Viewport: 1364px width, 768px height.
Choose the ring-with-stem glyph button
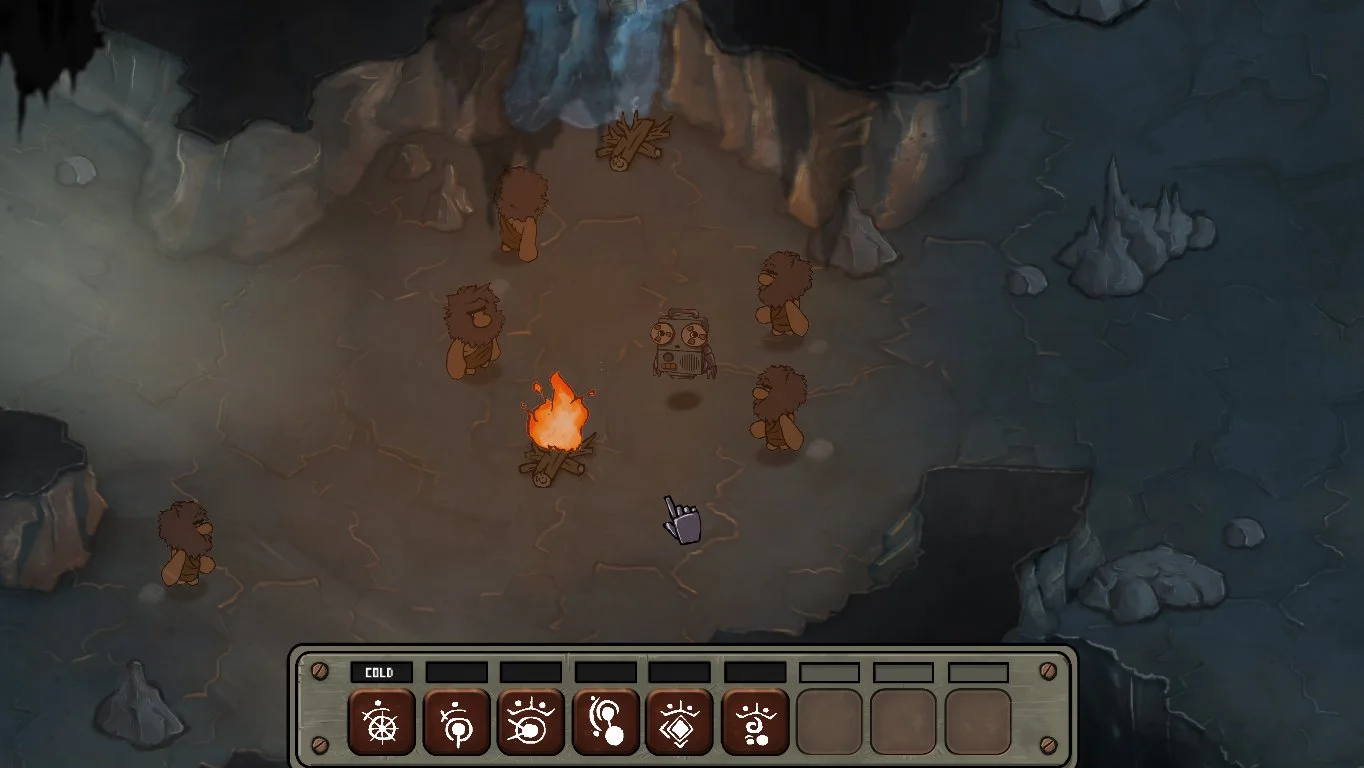[x=456, y=721]
